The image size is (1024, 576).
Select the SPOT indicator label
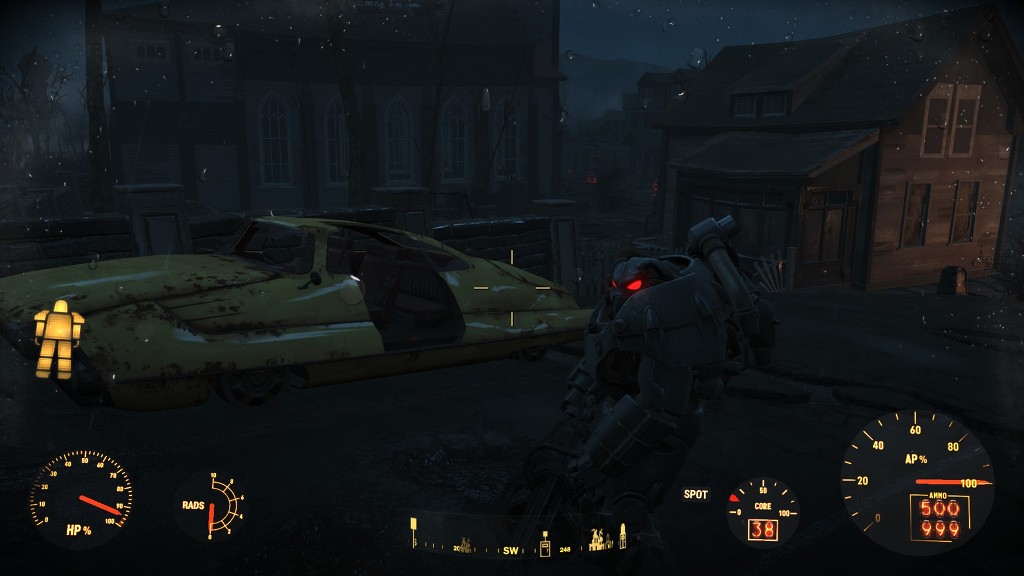[696, 494]
